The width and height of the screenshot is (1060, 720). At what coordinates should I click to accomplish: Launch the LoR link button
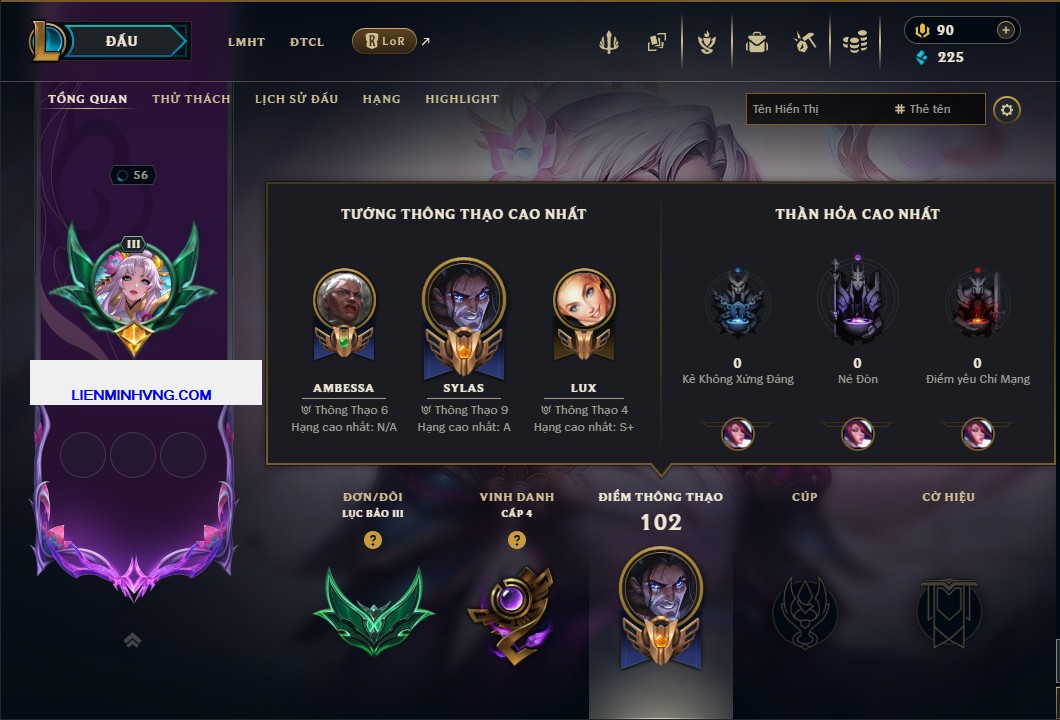point(384,41)
